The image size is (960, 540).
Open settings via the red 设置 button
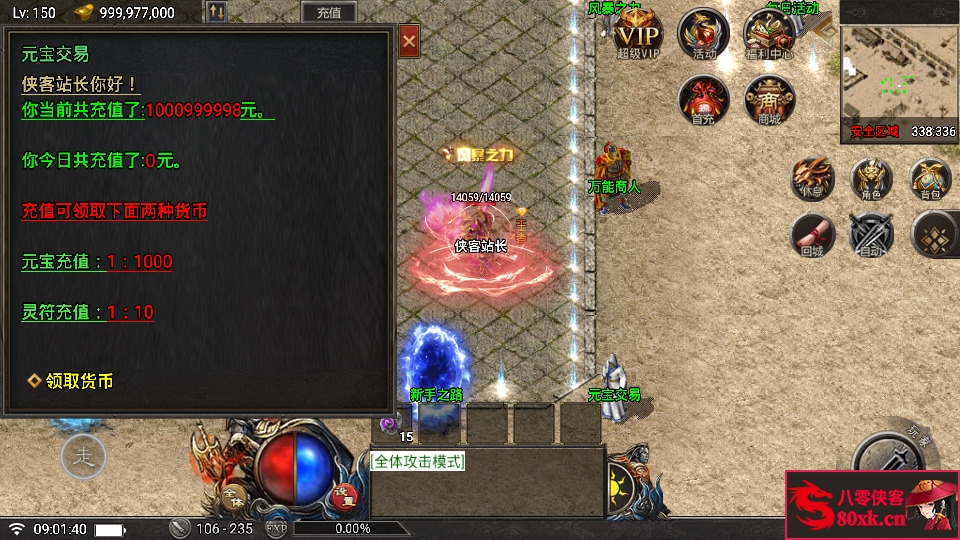344,493
